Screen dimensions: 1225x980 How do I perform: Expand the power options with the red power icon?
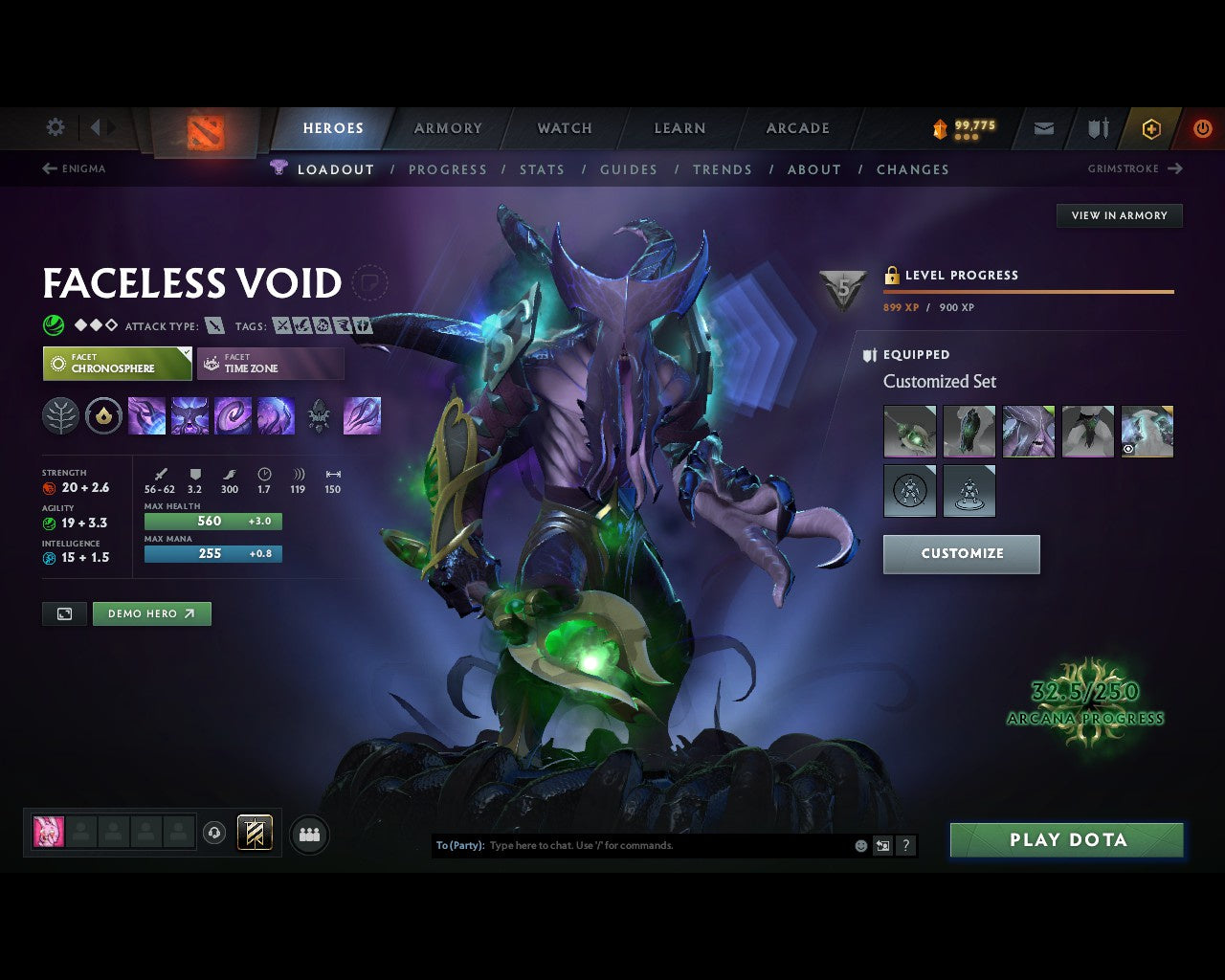pos(1202,128)
